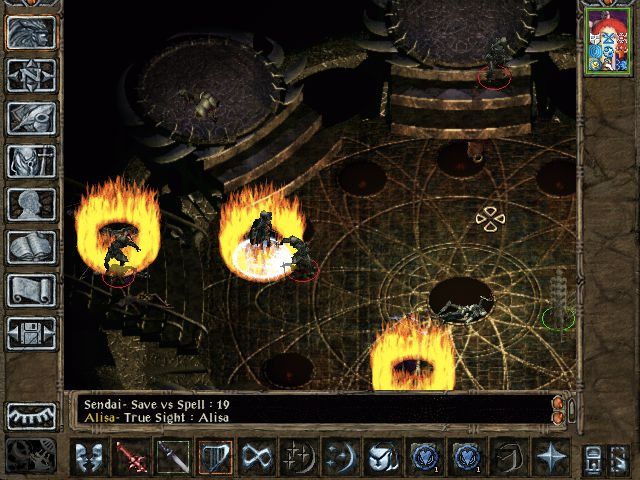
Task: Toggle the bard song harp button
Action: (x=215, y=457)
